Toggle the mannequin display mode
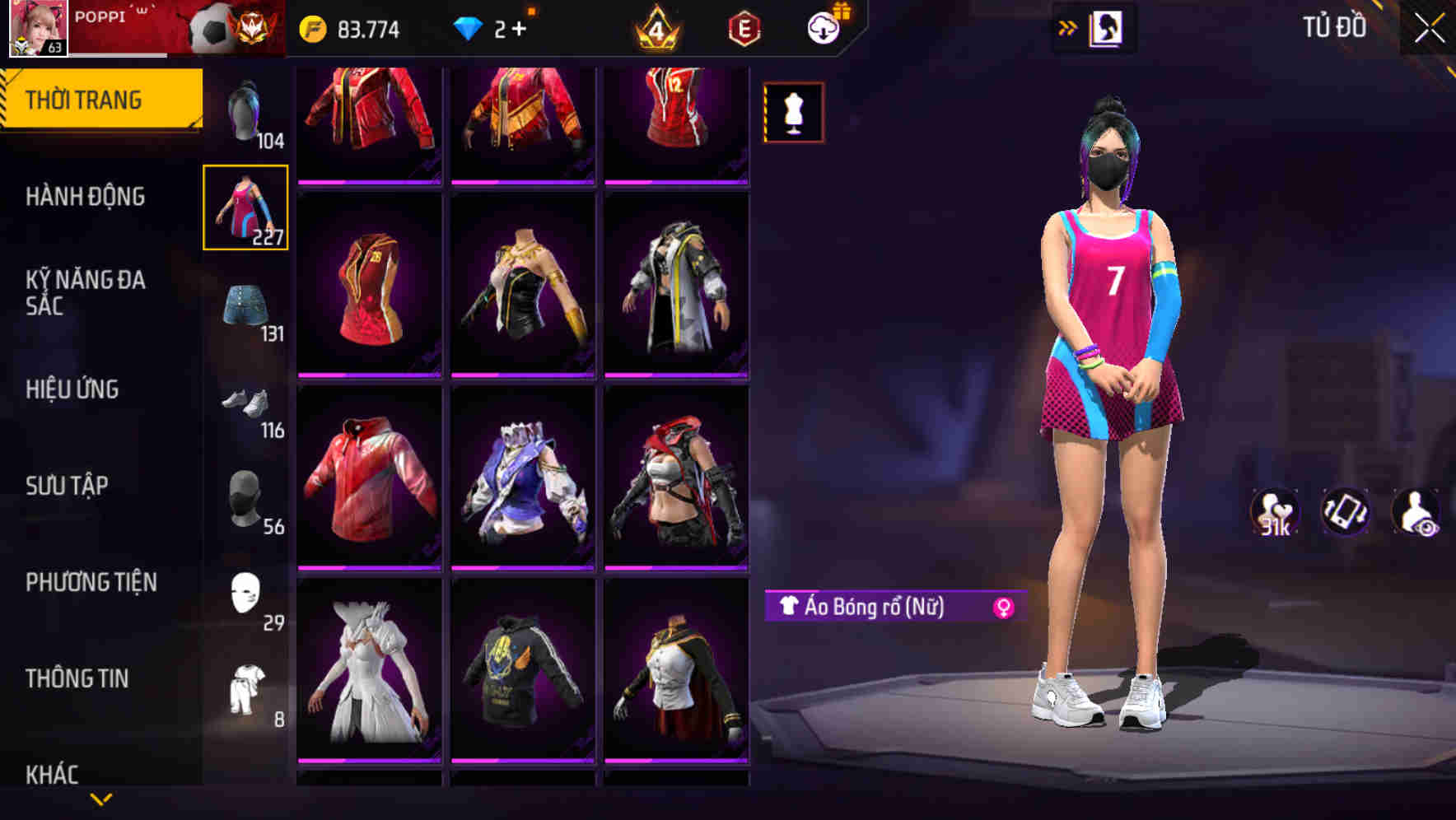Screen dimensions: 1456x820 pyautogui.click(x=793, y=112)
